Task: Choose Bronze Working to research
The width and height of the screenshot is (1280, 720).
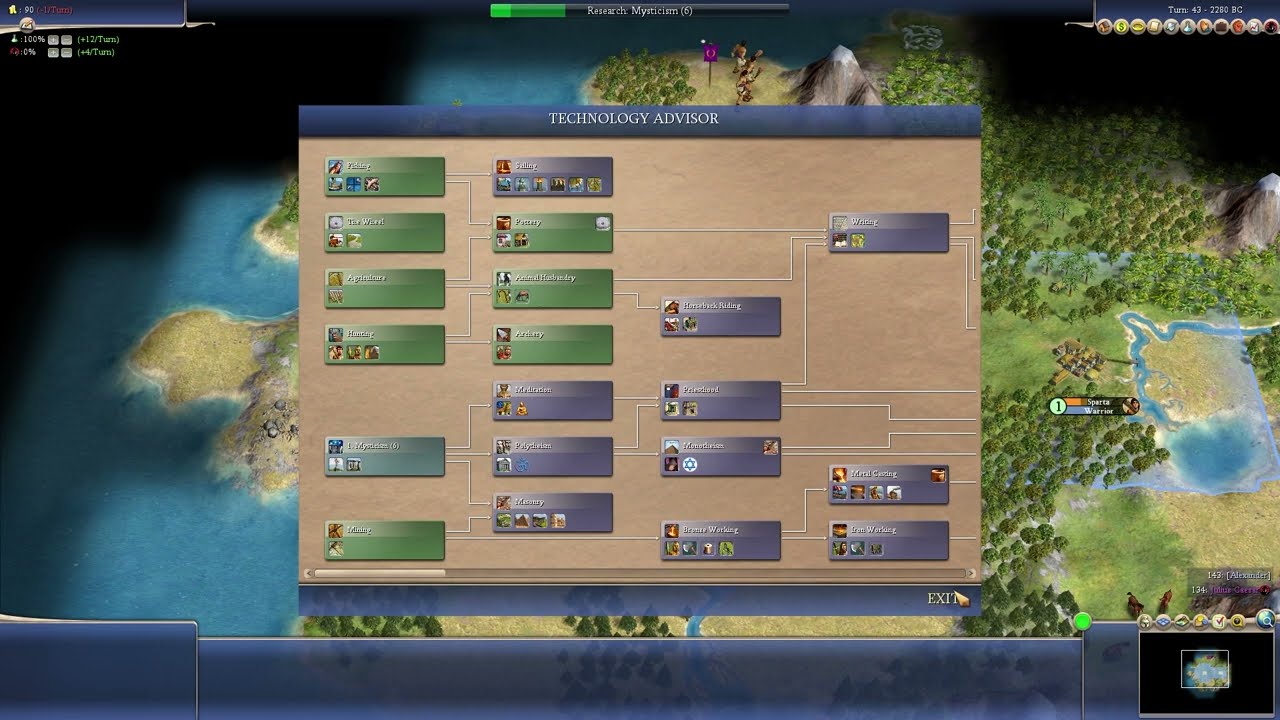Action: [720, 540]
